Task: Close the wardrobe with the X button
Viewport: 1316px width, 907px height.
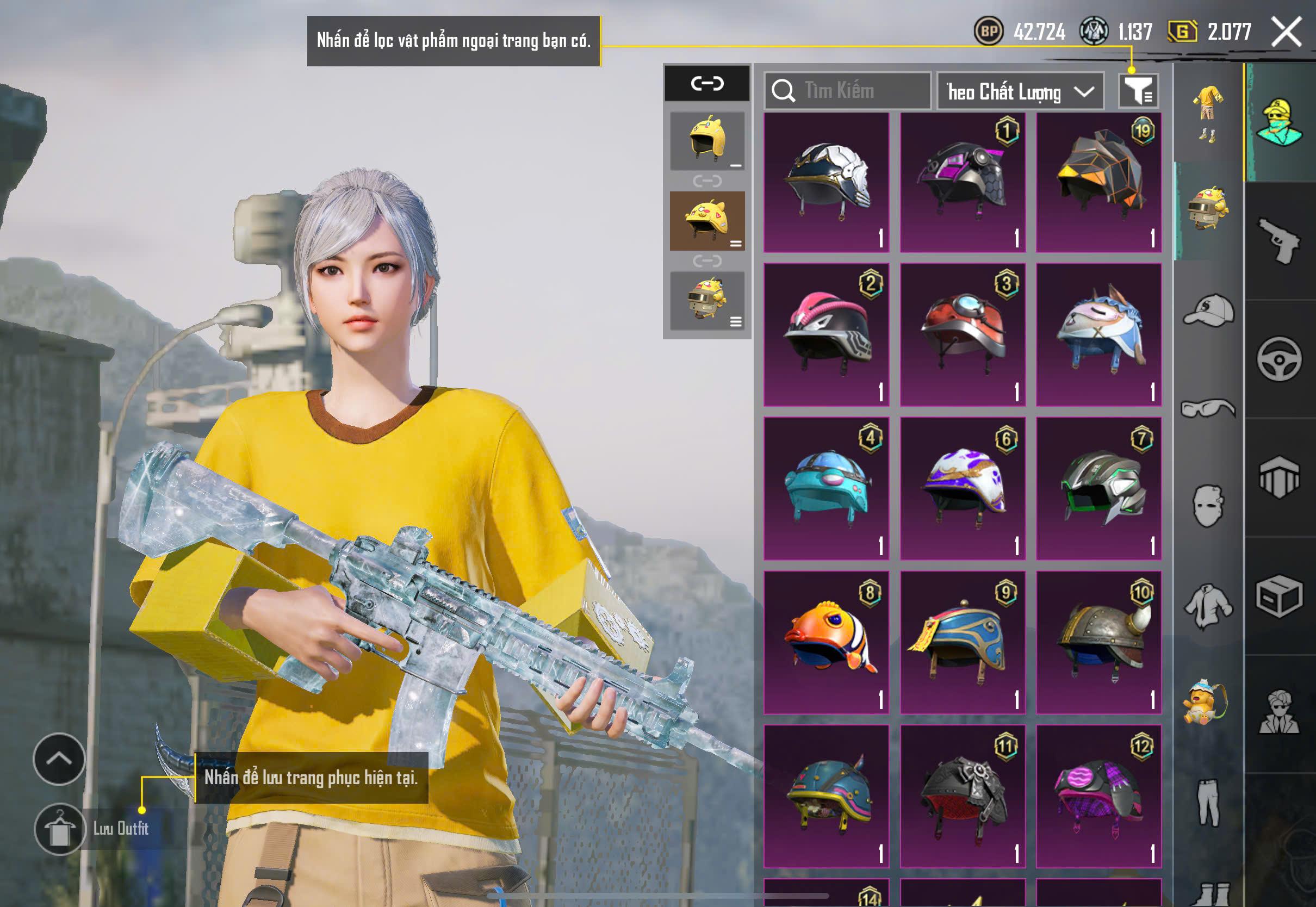Action: click(1287, 32)
